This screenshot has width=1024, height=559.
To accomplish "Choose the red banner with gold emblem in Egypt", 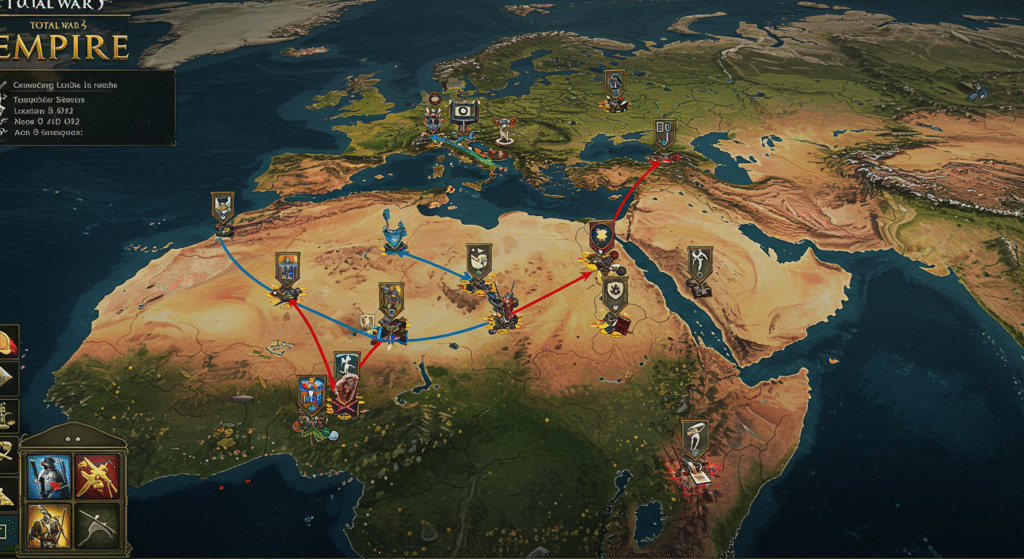I will coord(601,239).
